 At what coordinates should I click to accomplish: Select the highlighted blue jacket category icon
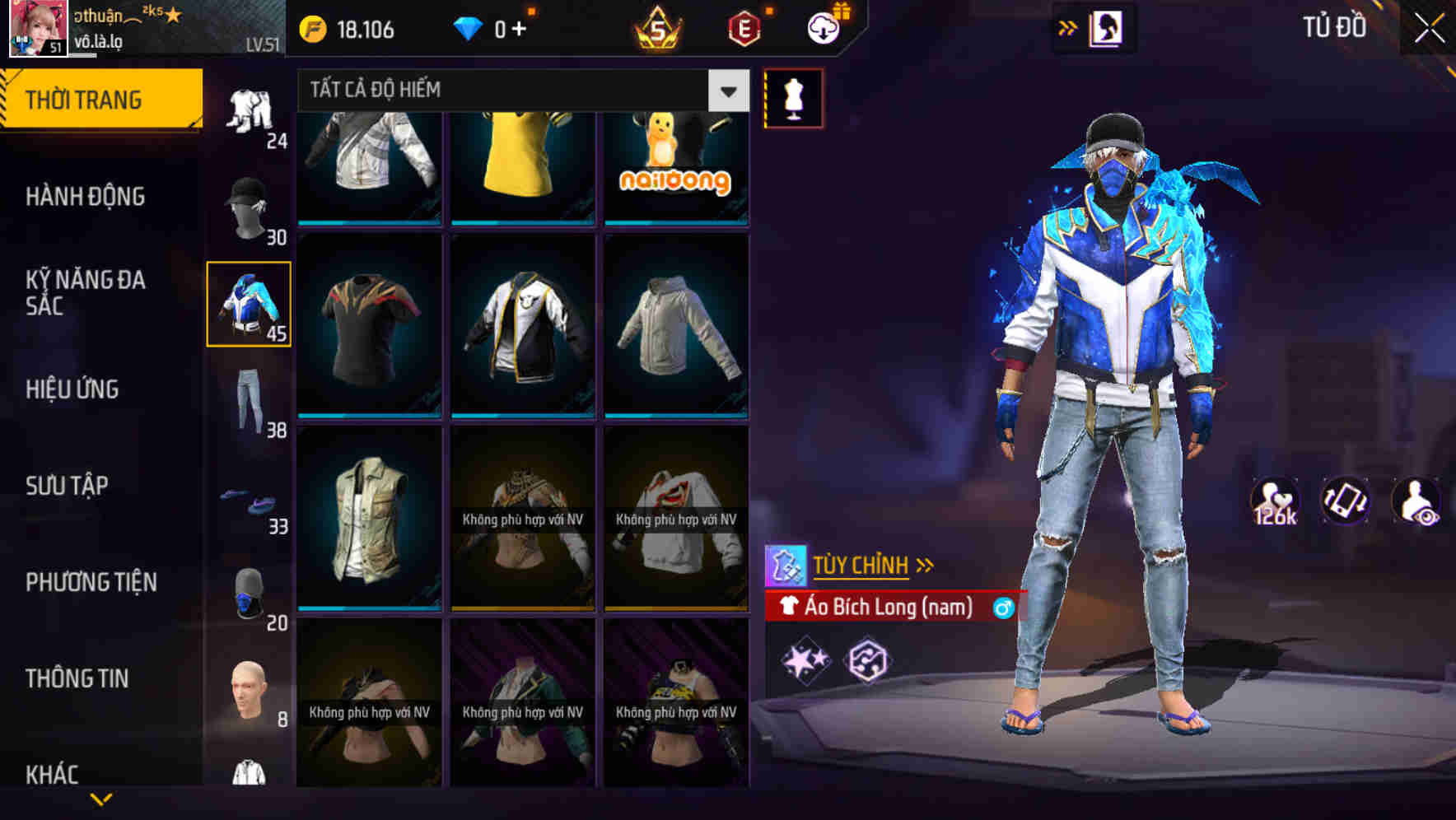[248, 305]
